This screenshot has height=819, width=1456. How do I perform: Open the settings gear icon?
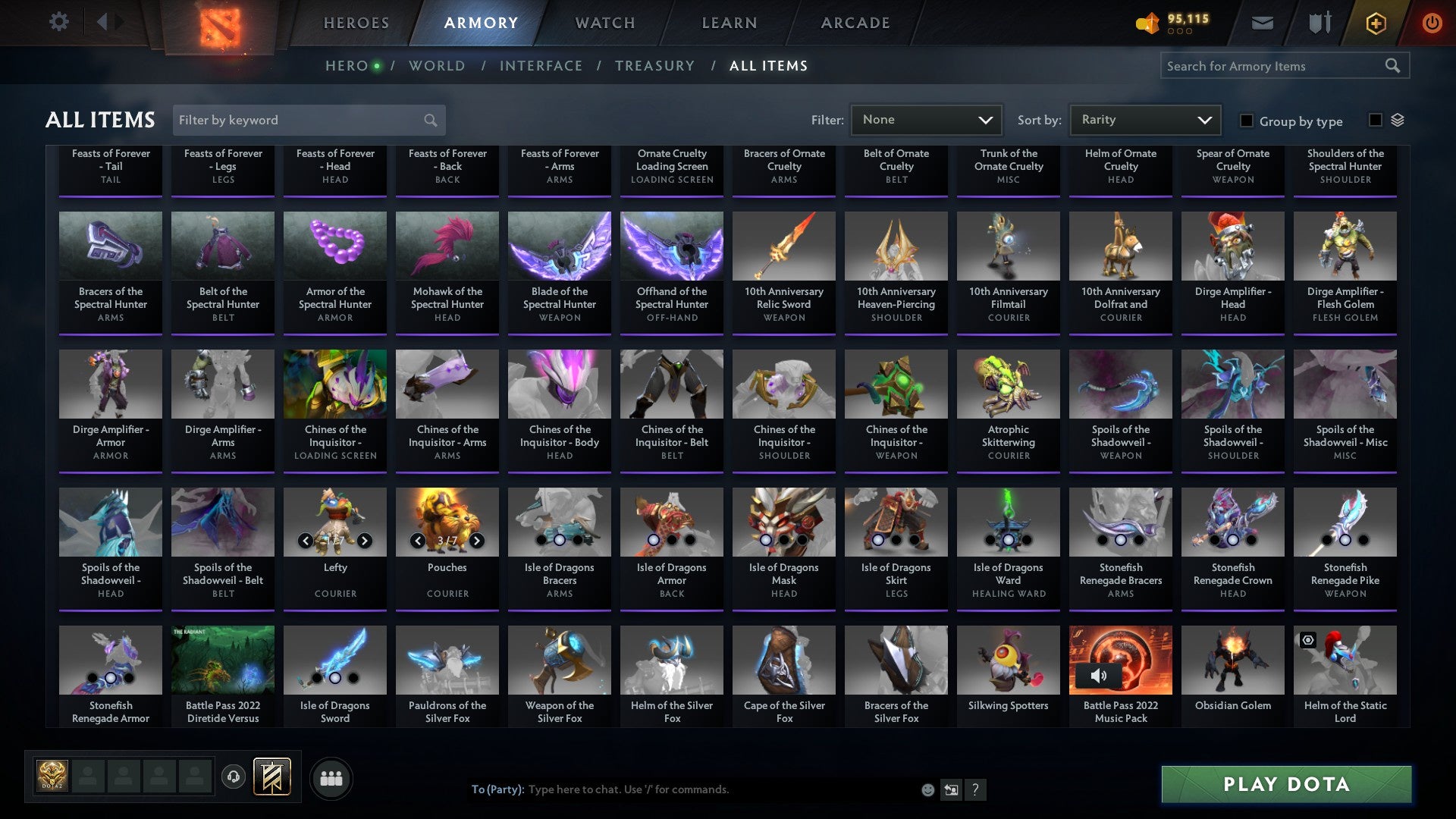pos(59,21)
